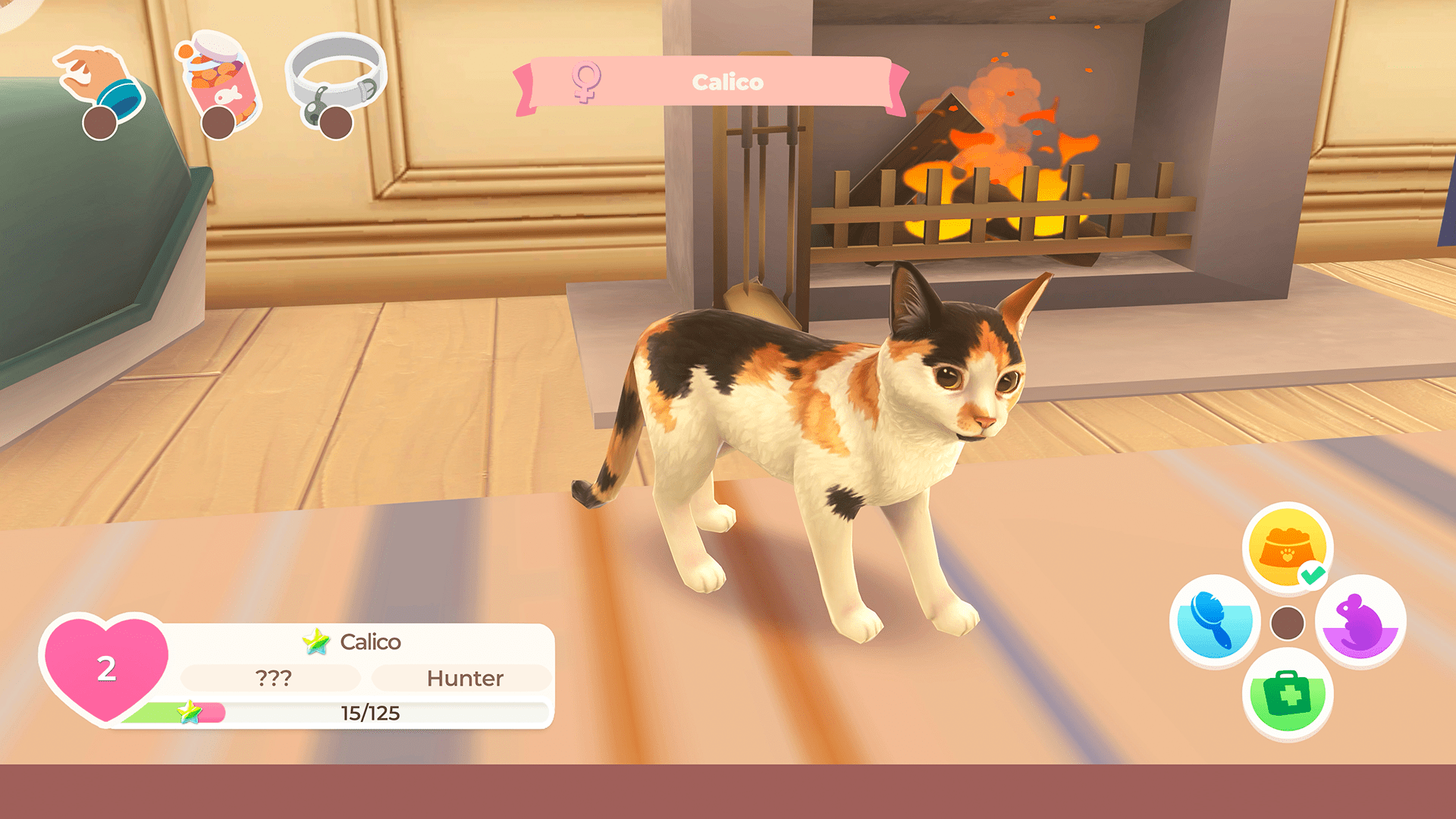Image resolution: width=1456 pixels, height=819 pixels.
Task: Click the star icon beside Calico's name
Action: [316, 641]
